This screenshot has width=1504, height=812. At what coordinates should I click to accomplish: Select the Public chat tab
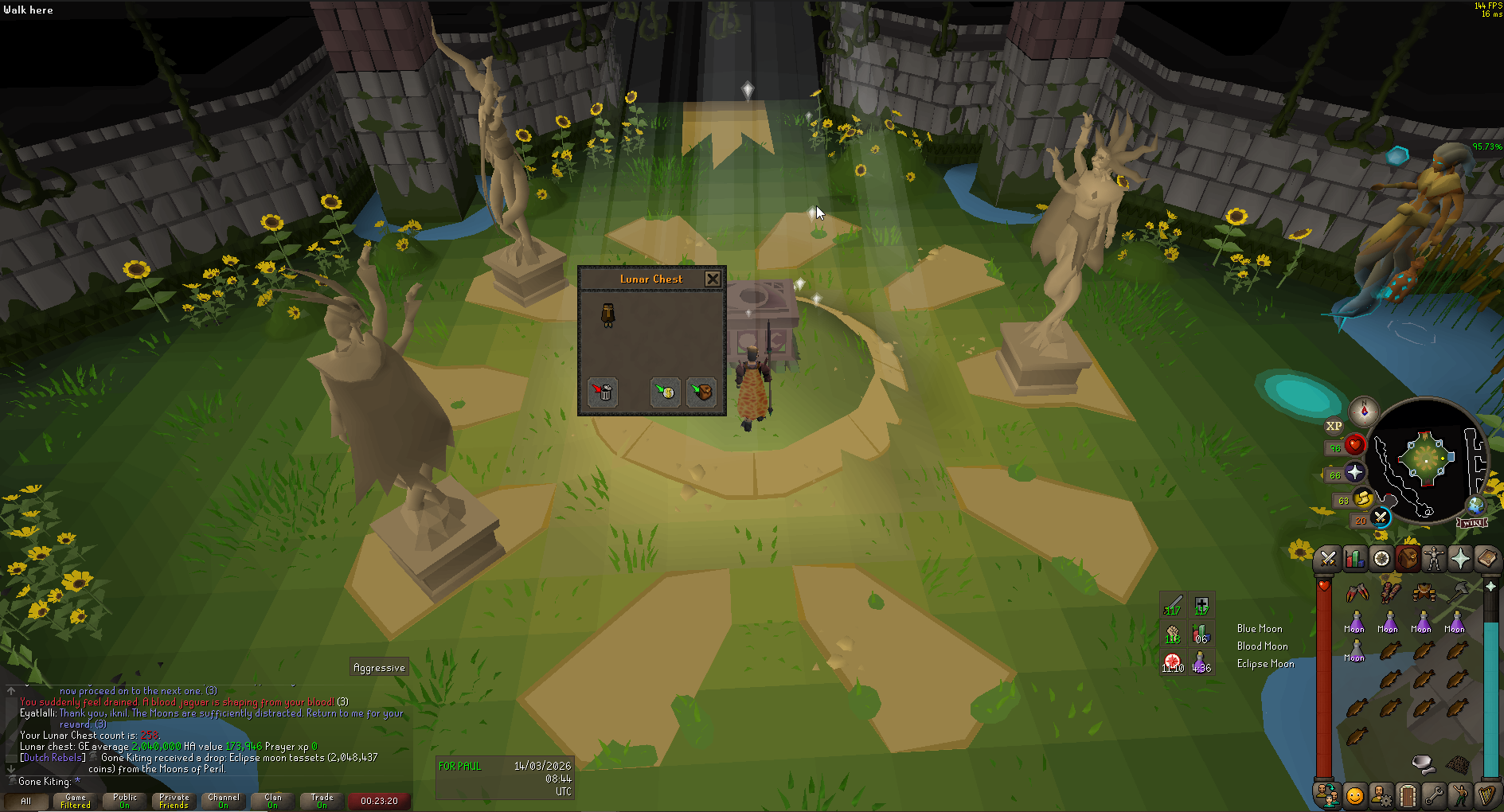point(125,801)
